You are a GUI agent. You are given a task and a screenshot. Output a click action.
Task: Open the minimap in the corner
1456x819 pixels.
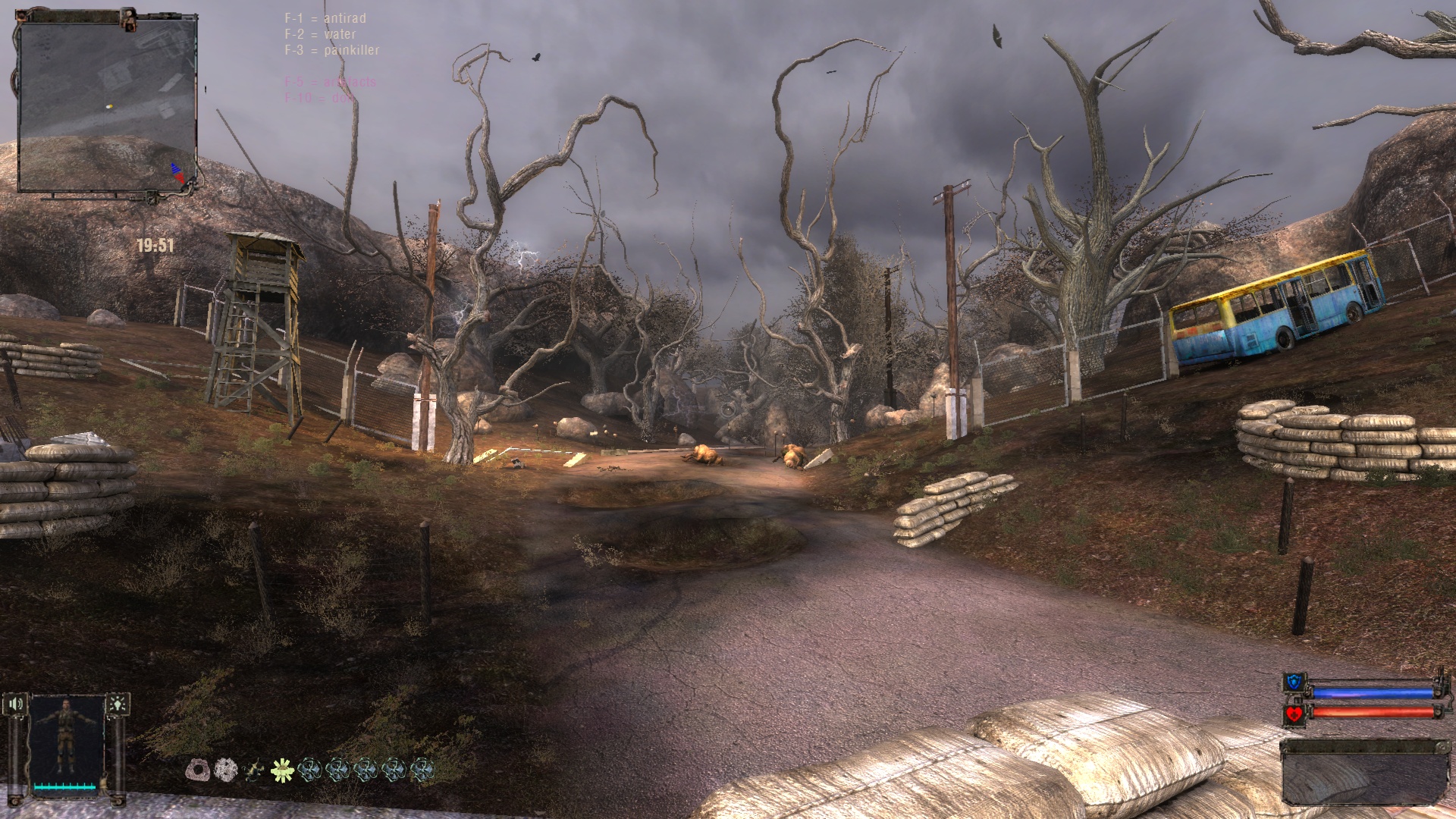(x=106, y=105)
